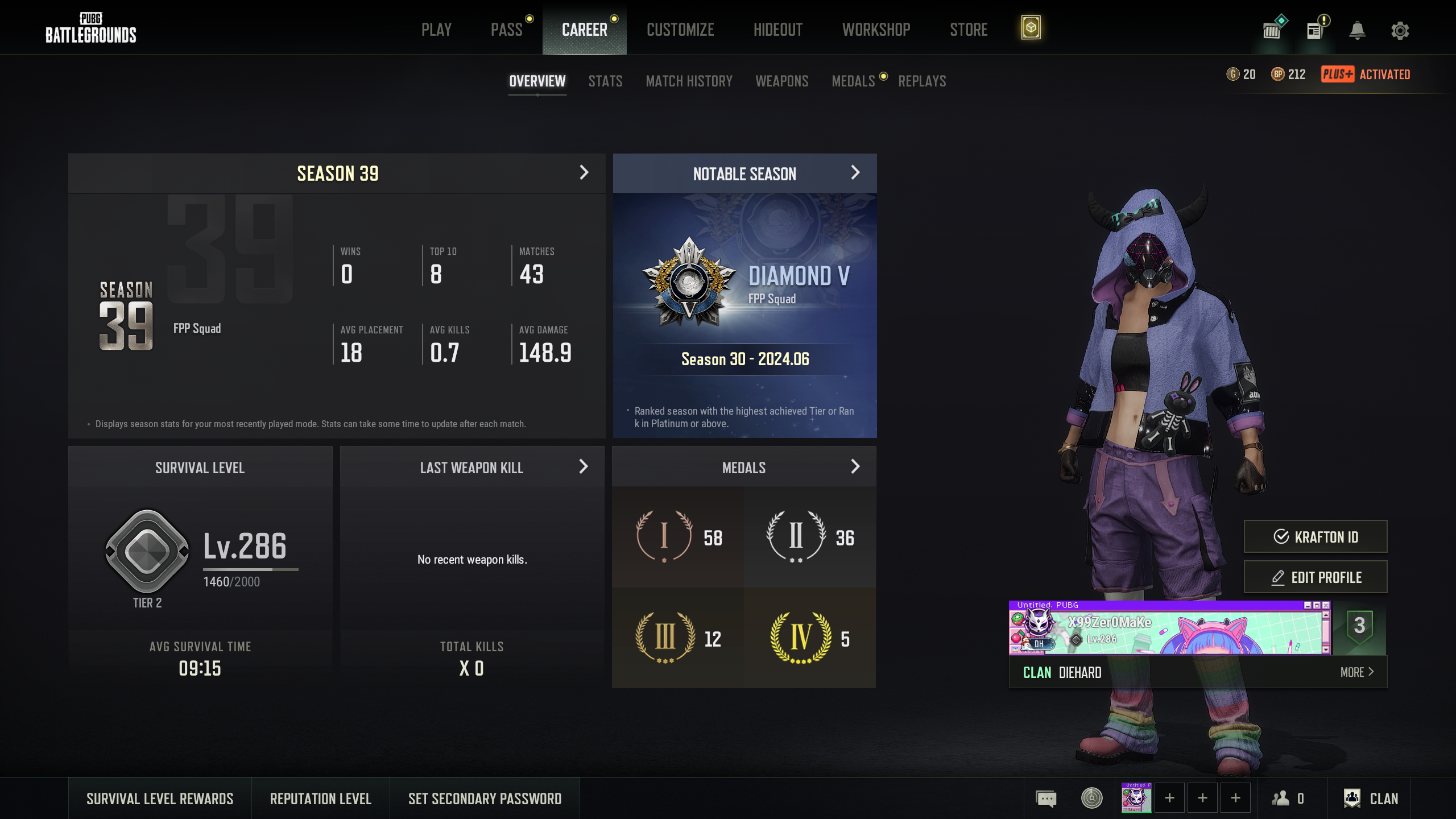1456x819 pixels.
Task: Open the settings gear icon
Action: click(x=1400, y=31)
